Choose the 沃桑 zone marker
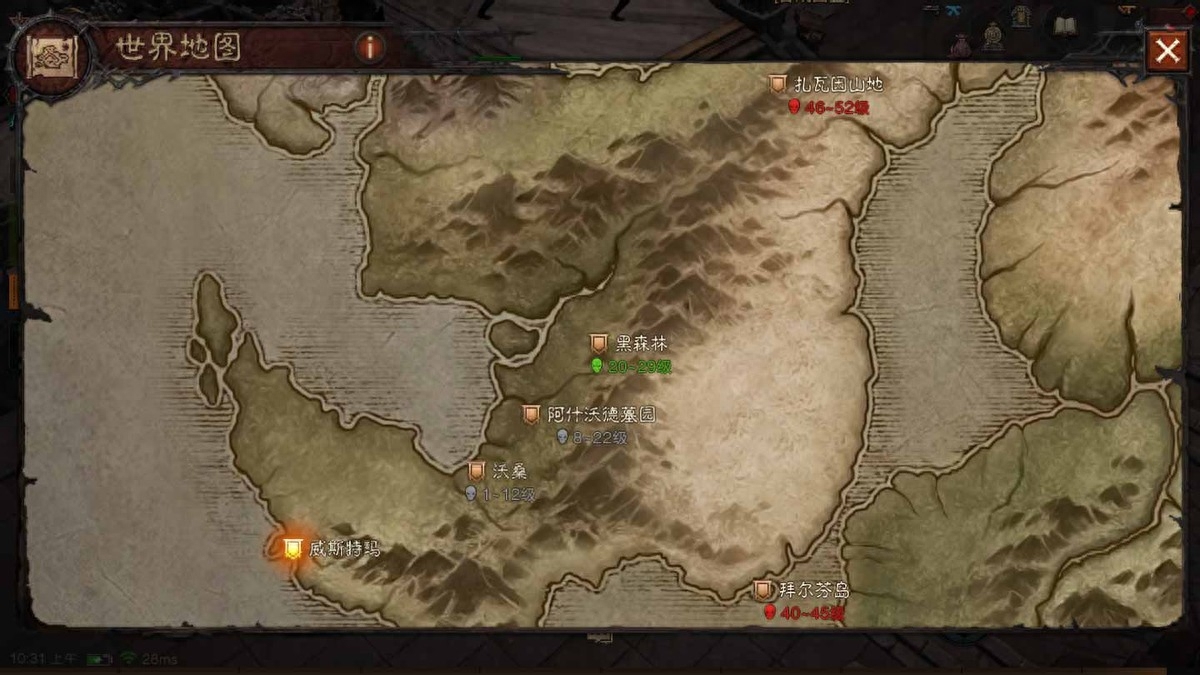The image size is (1200, 675). [477, 471]
